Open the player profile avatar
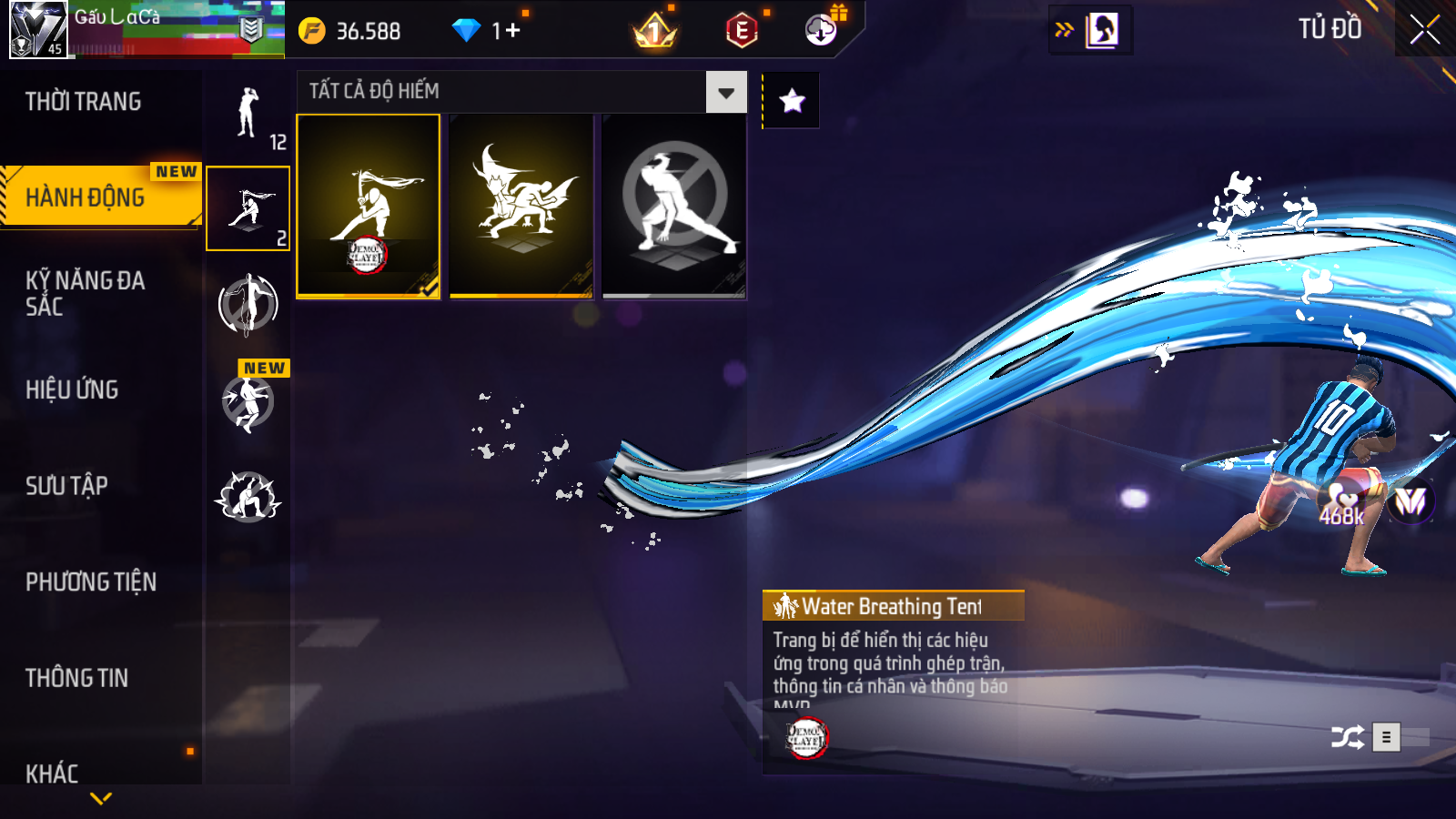Viewport: 1456px width, 819px height. tap(38, 29)
